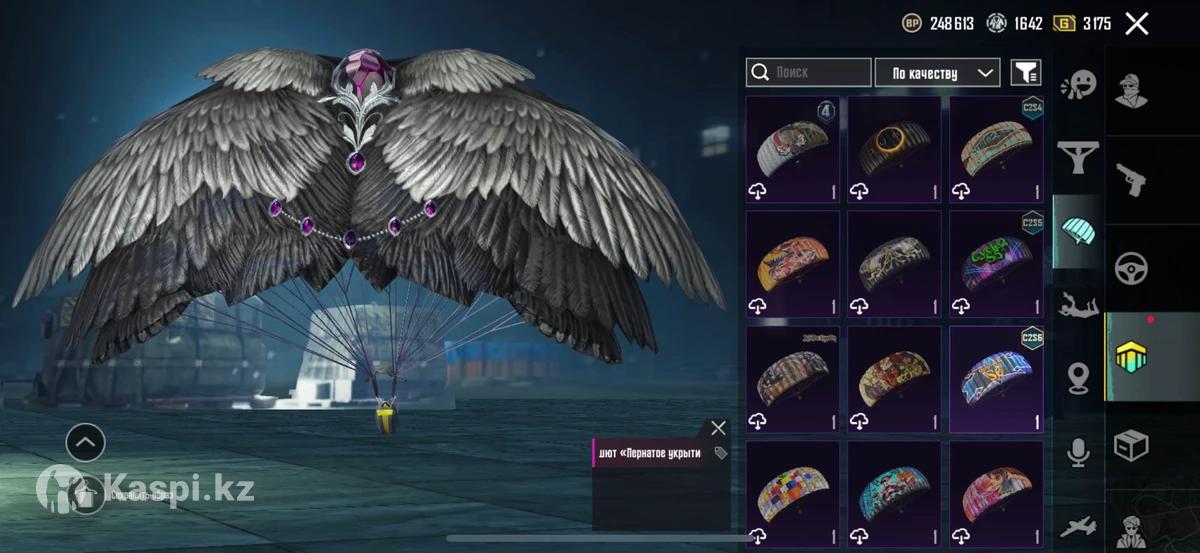Switch to the emotes category tab

(1078, 84)
